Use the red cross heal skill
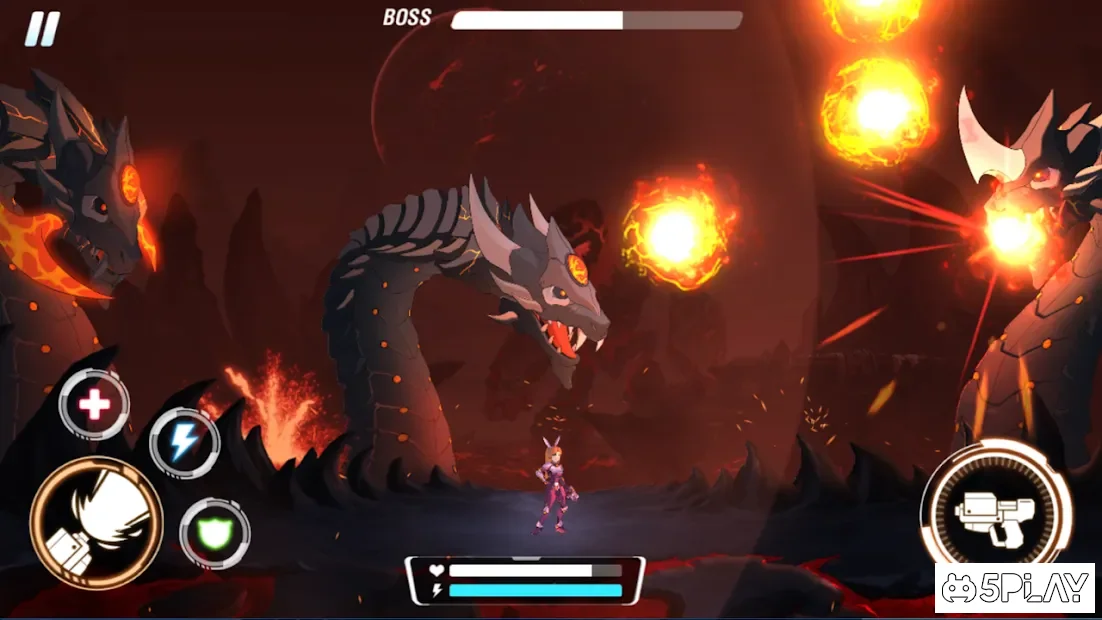The height and width of the screenshot is (620, 1102). point(94,405)
